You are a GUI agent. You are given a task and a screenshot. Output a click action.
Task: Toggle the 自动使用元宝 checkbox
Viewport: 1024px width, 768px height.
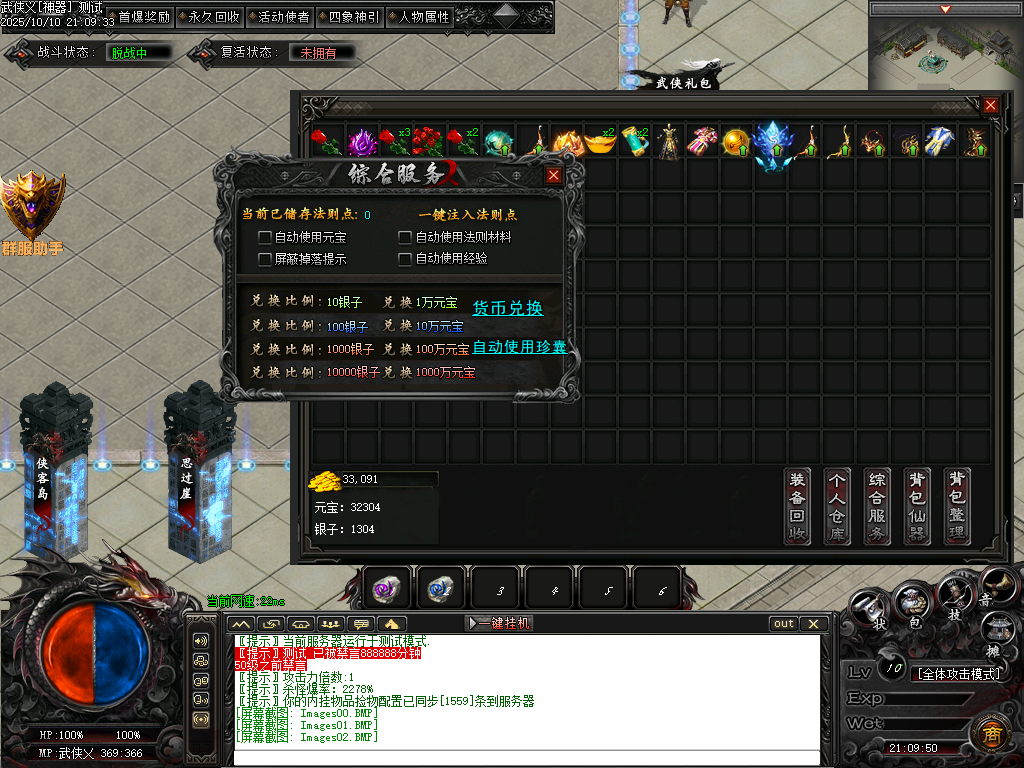[x=265, y=237]
